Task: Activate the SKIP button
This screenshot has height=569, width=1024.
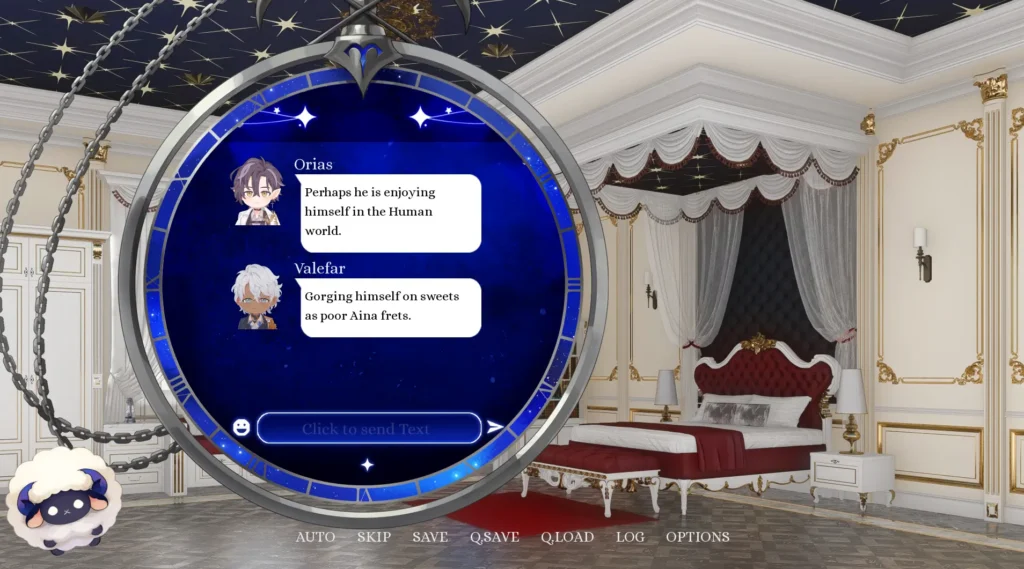Action: point(374,537)
